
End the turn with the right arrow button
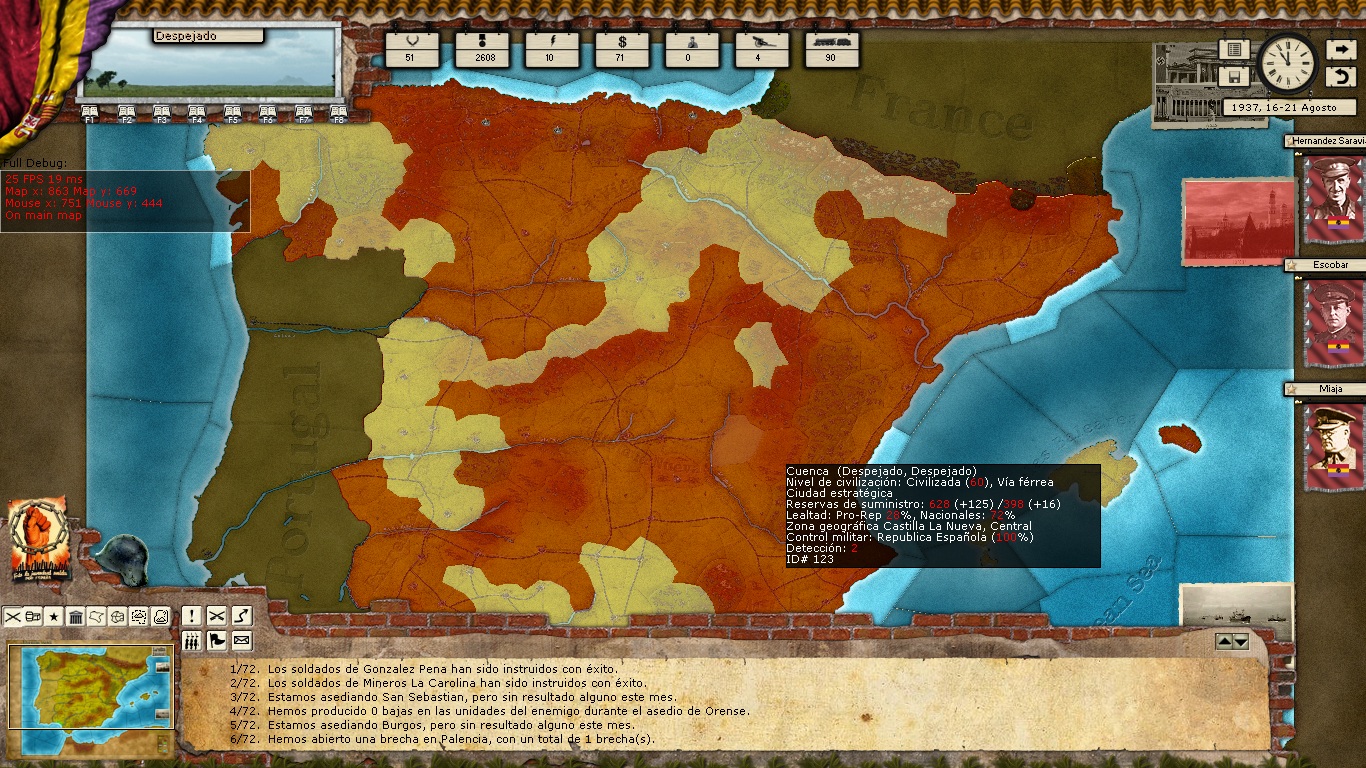coord(1340,49)
